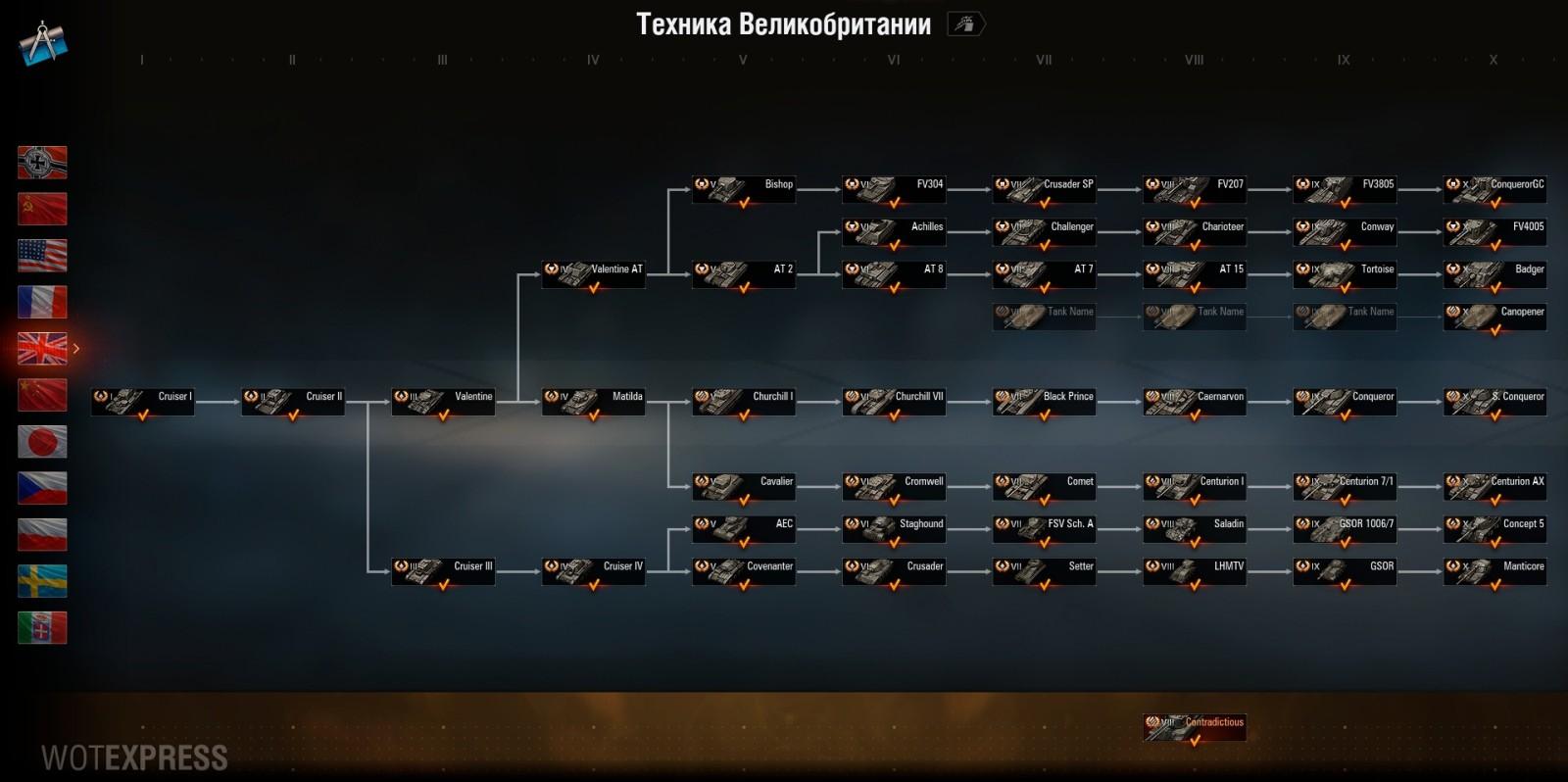Select the Germany flag in the nation sidebar

pyautogui.click(x=42, y=163)
